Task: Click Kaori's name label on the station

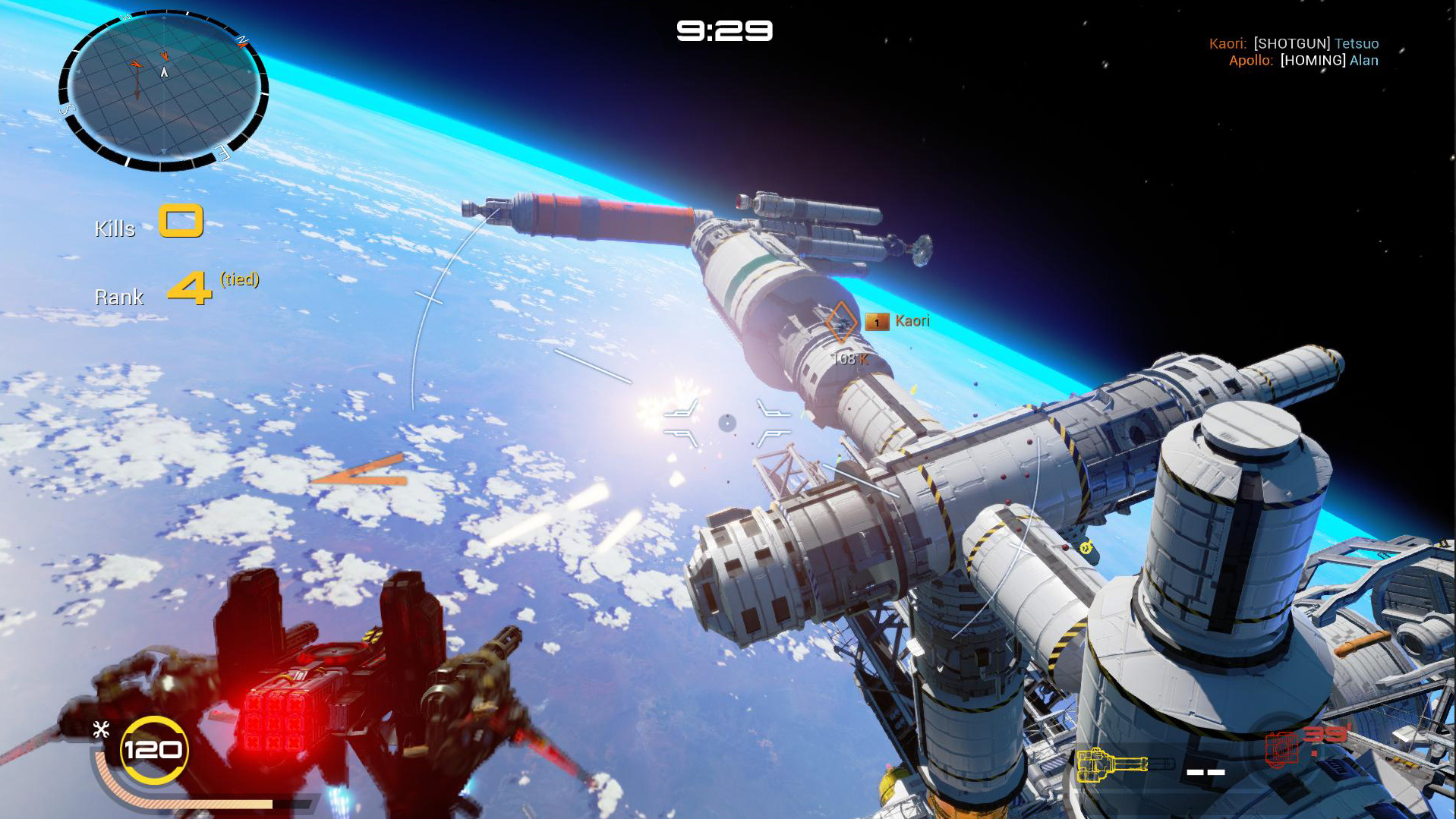Action: tap(912, 321)
